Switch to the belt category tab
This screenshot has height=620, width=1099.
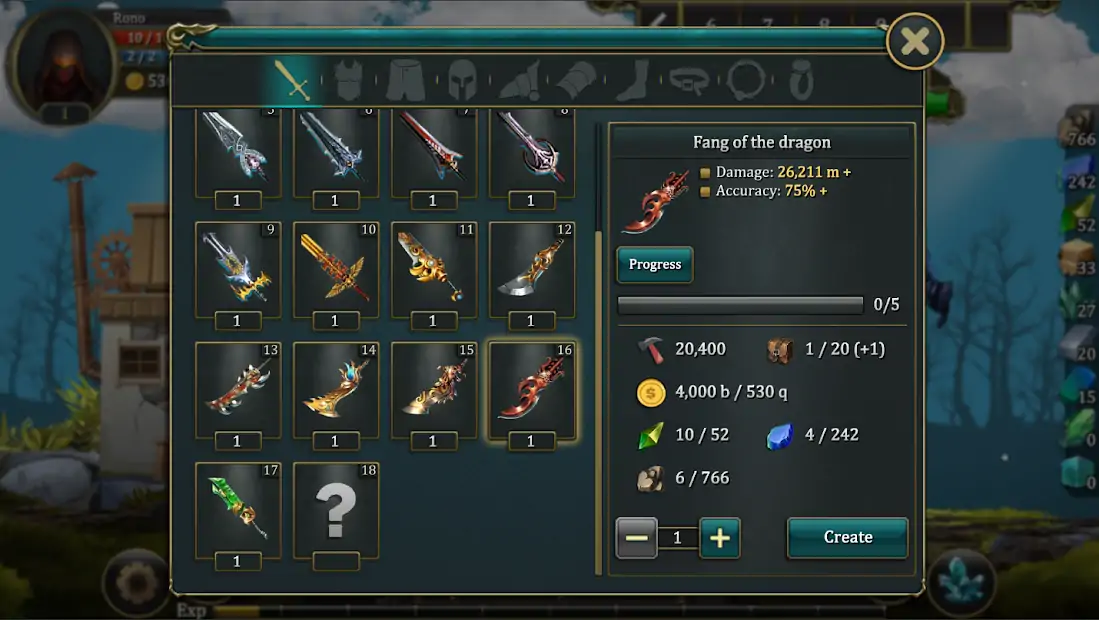[689, 80]
